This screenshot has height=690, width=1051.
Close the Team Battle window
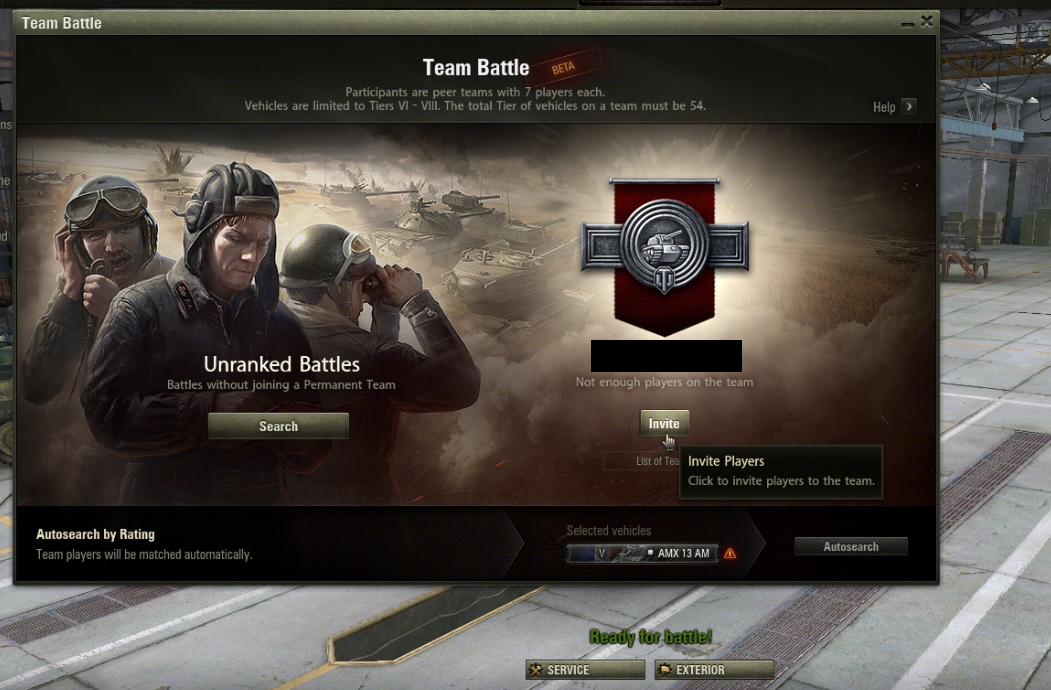coord(927,21)
